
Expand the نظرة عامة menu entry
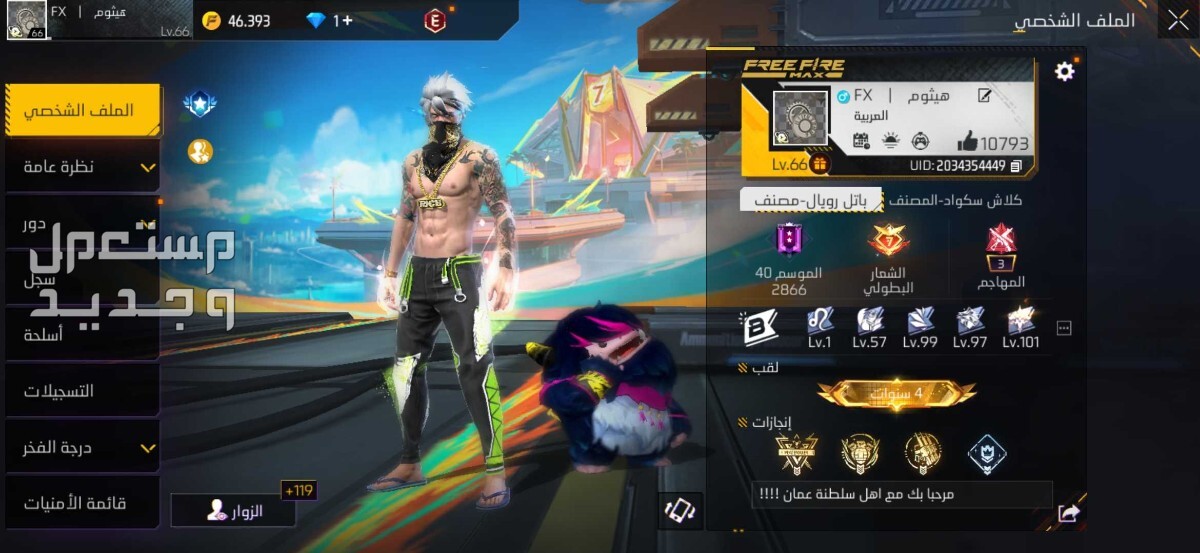82,167
